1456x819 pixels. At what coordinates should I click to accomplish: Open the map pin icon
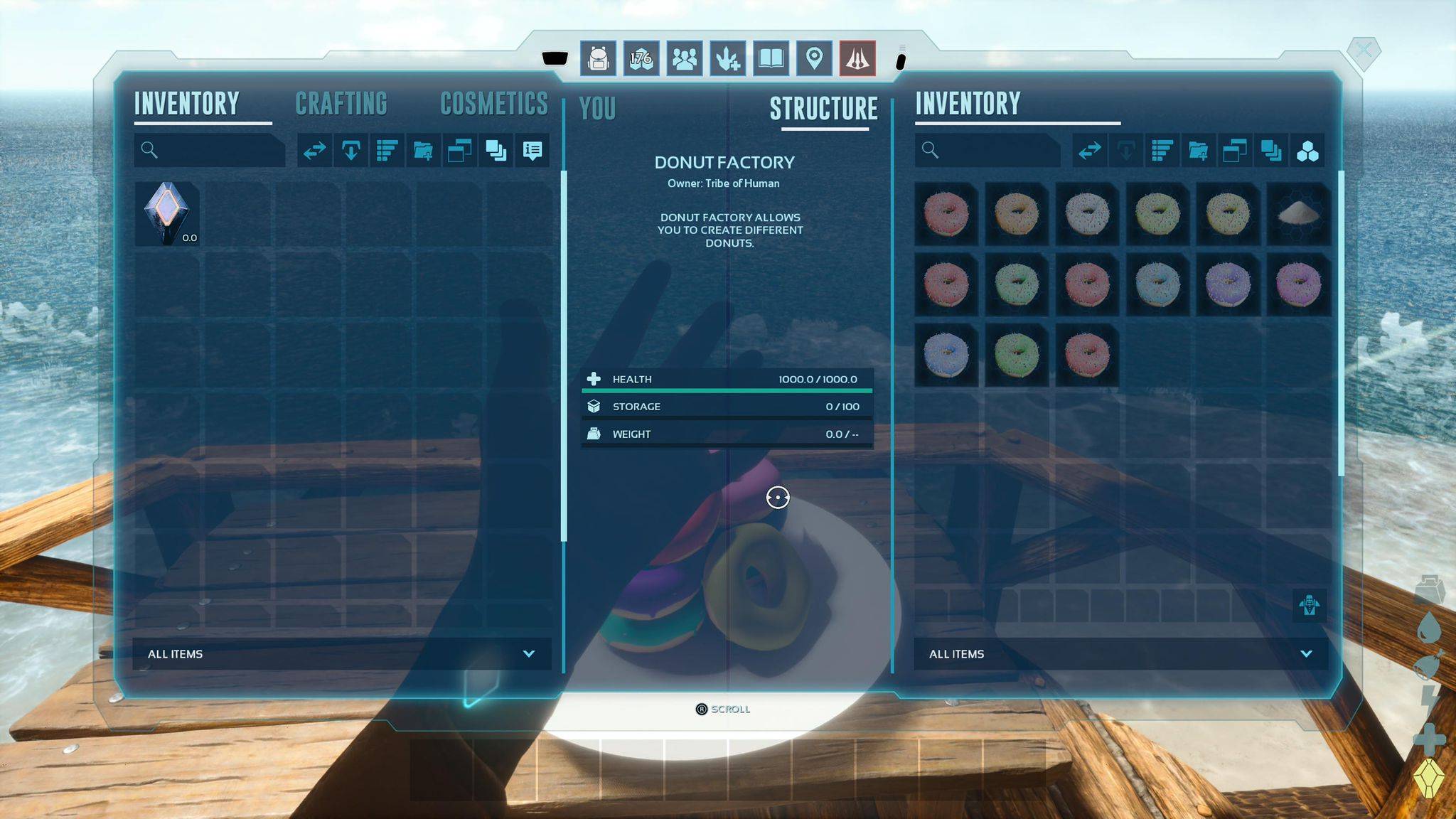(814, 58)
